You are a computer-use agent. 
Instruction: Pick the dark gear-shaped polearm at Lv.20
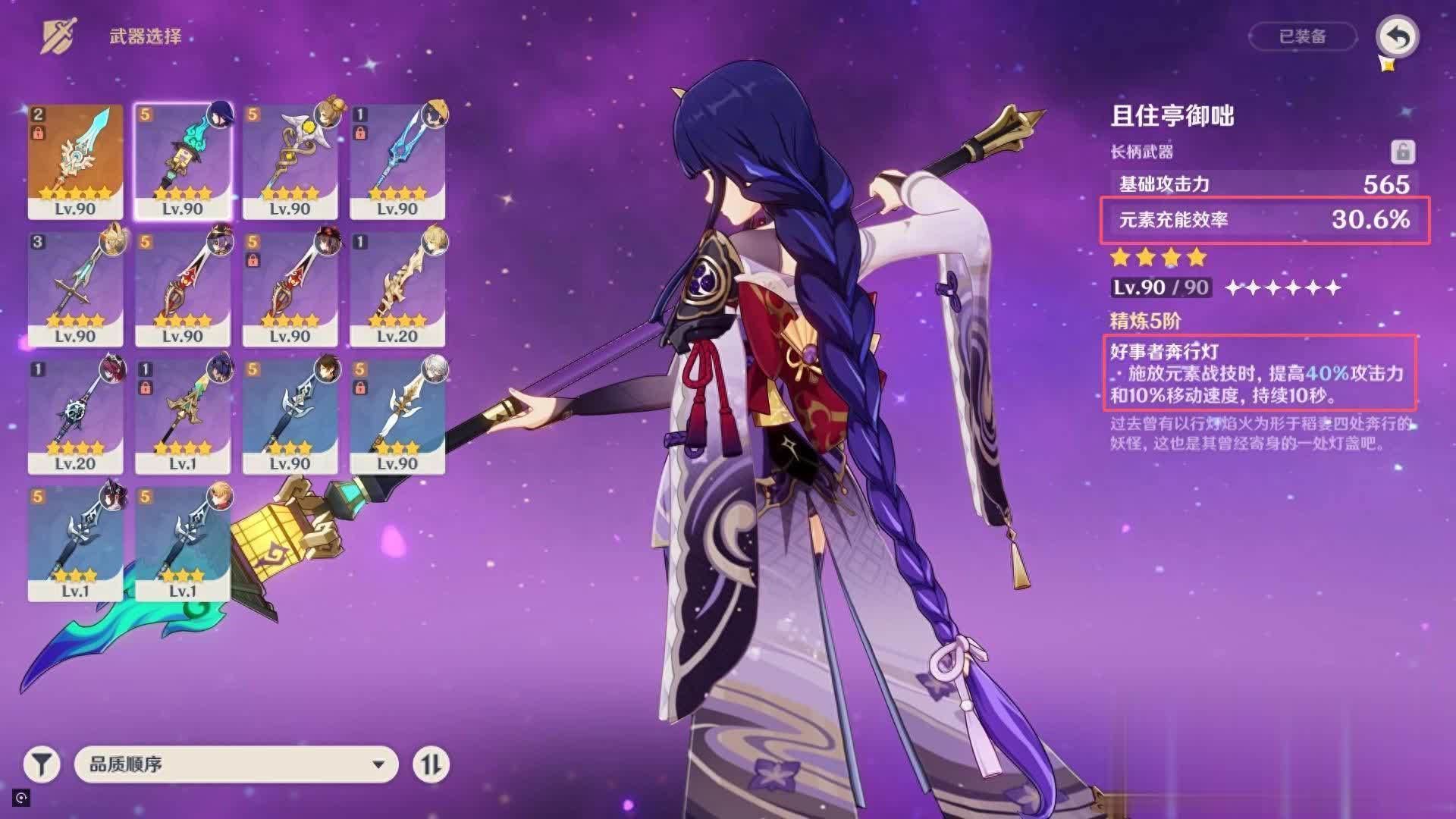(75, 416)
